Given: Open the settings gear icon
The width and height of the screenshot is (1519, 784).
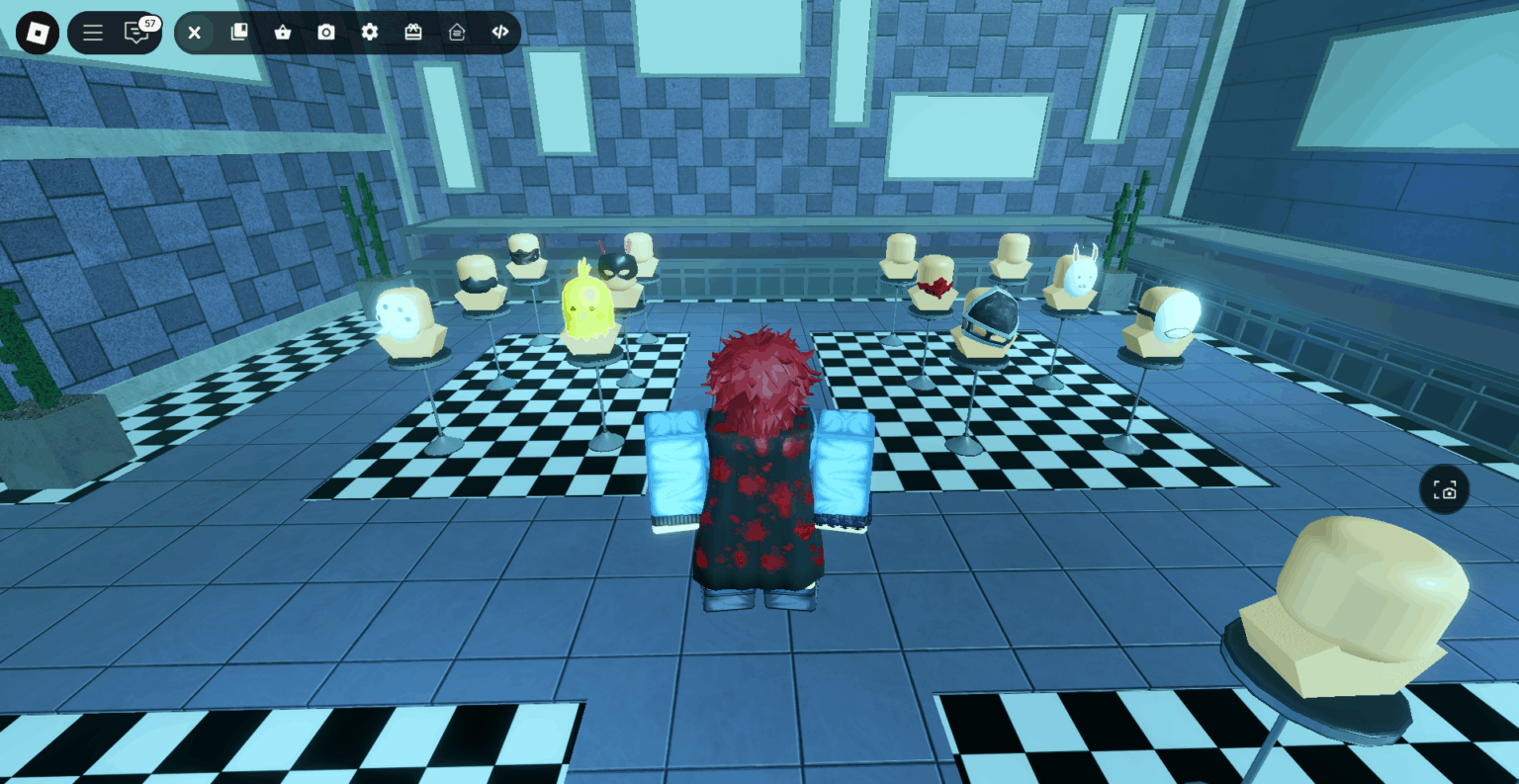Looking at the screenshot, I should click(370, 32).
